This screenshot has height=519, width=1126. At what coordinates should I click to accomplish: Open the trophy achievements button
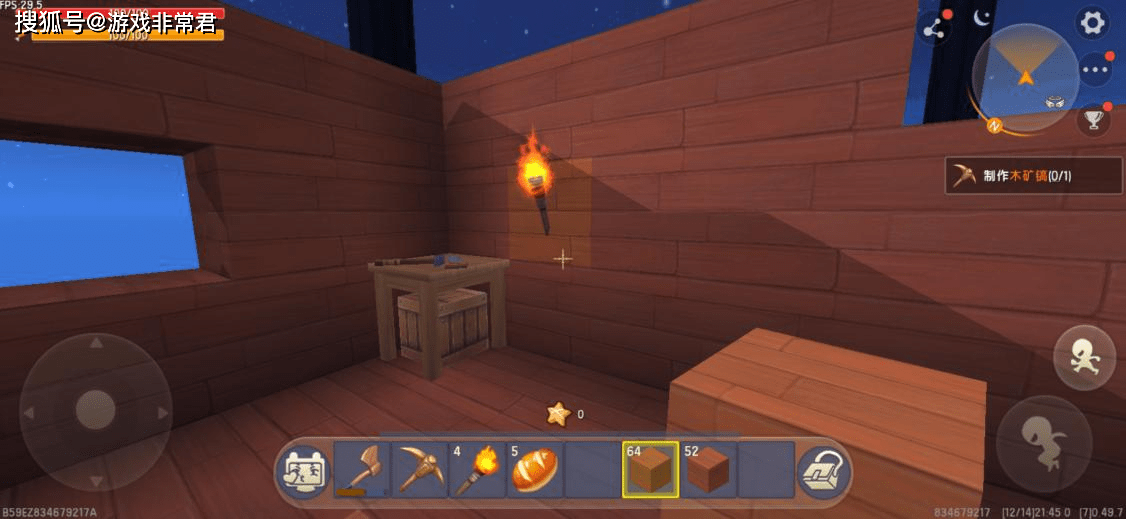[1093, 120]
